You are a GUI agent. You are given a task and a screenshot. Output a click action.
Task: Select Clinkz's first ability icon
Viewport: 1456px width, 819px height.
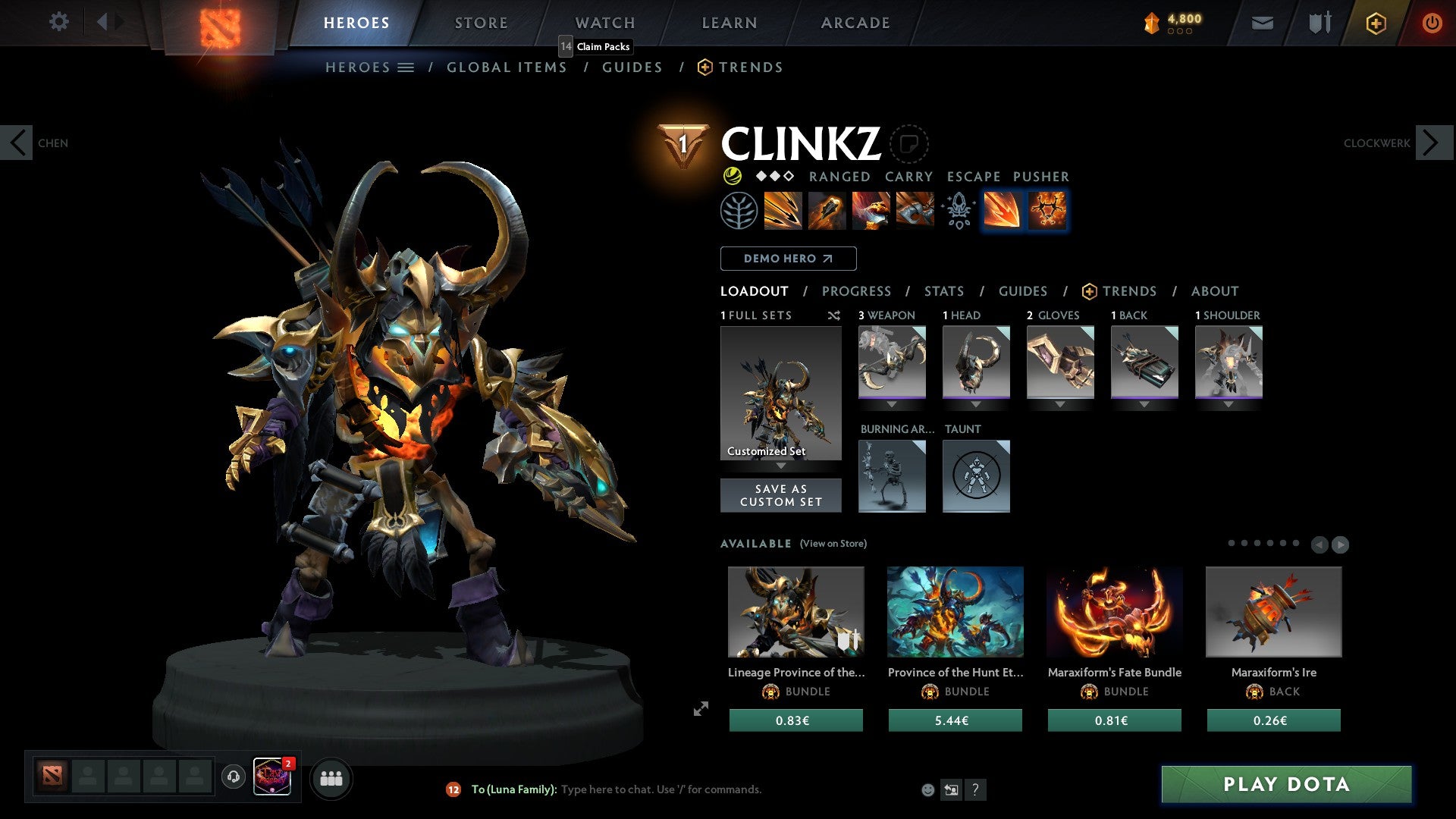pyautogui.click(x=783, y=211)
